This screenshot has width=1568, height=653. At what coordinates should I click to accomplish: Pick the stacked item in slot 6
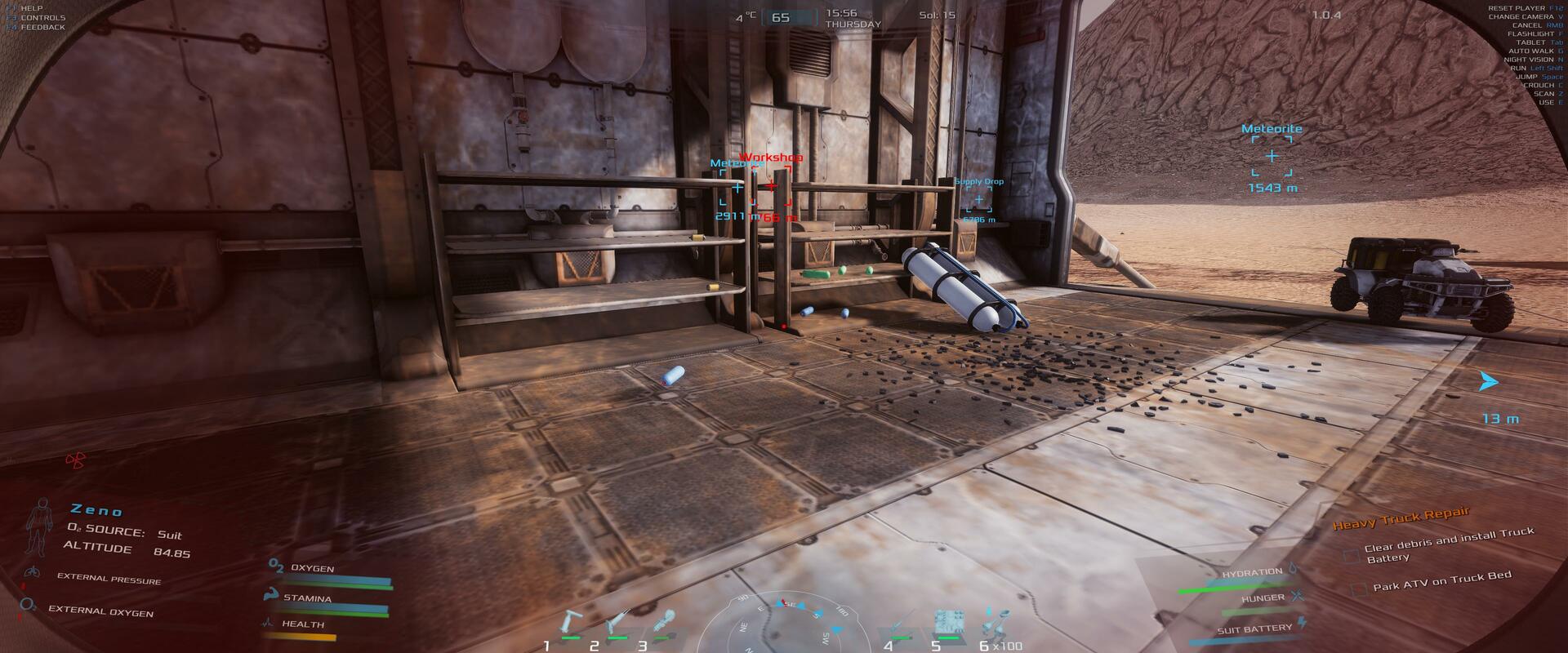[993, 623]
